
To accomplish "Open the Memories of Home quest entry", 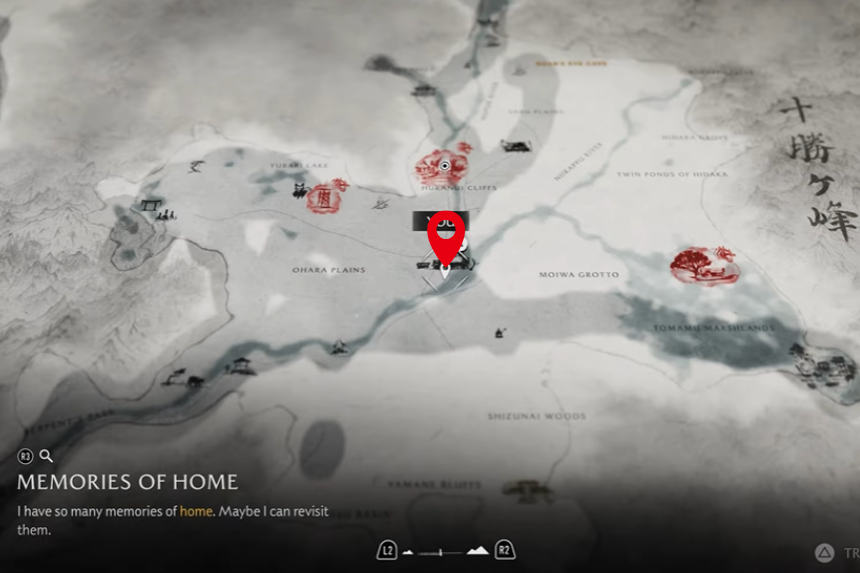I will (x=127, y=482).
